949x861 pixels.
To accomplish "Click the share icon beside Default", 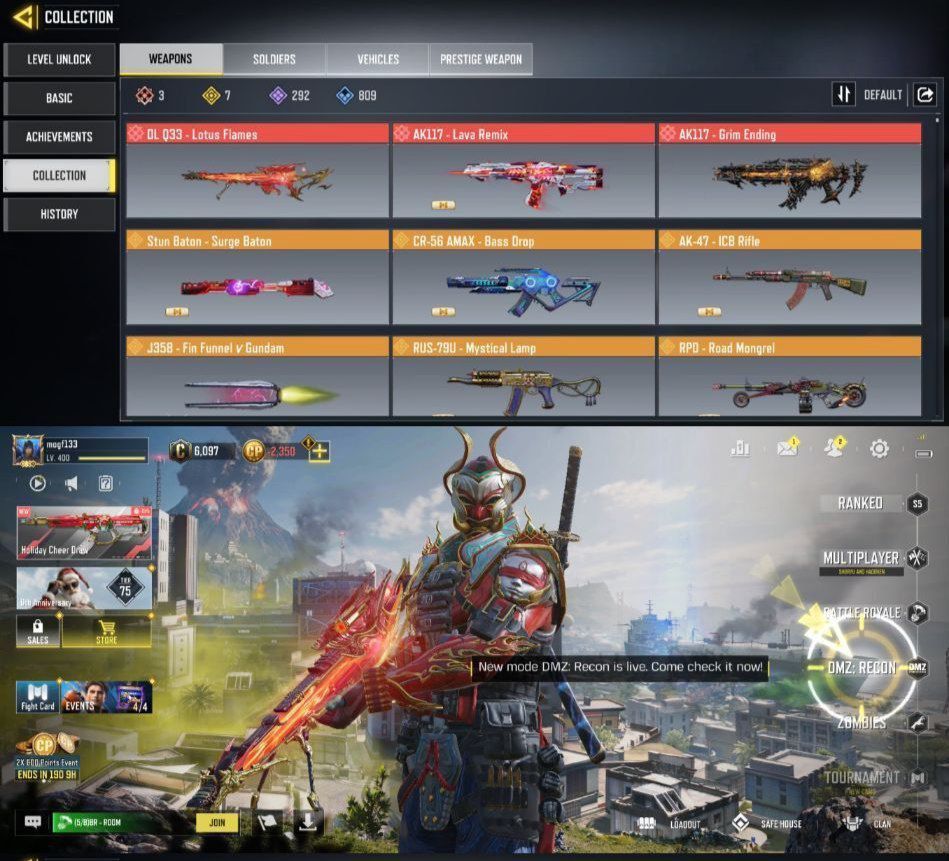I will point(925,94).
